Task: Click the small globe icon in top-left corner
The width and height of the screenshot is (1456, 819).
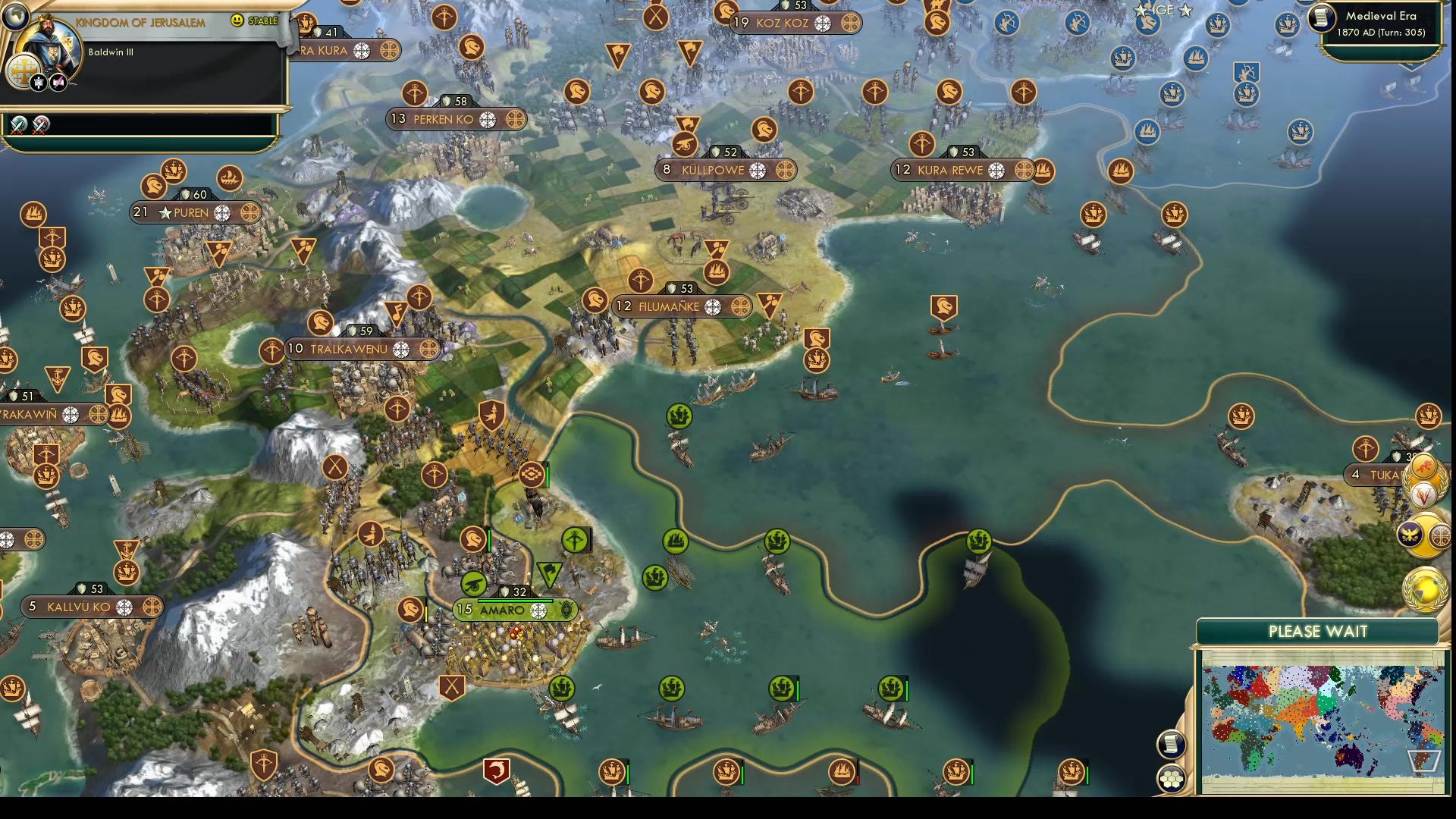Action: 14,17
